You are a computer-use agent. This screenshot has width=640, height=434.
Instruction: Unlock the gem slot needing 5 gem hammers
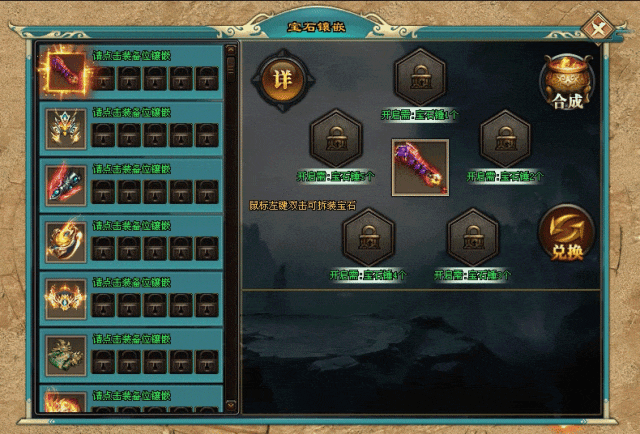[x=336, y=139]
